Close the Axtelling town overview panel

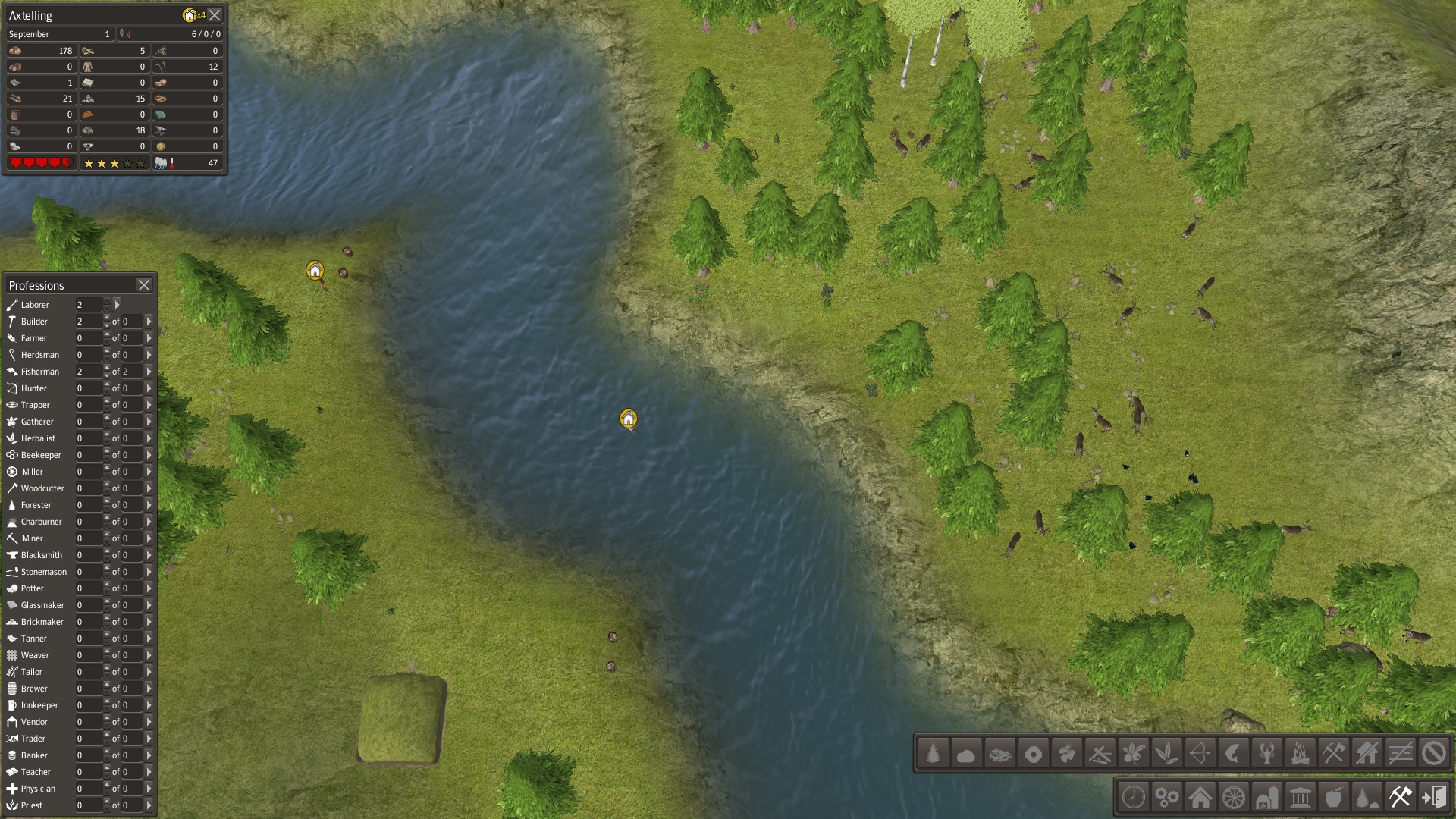pos(215,15)
